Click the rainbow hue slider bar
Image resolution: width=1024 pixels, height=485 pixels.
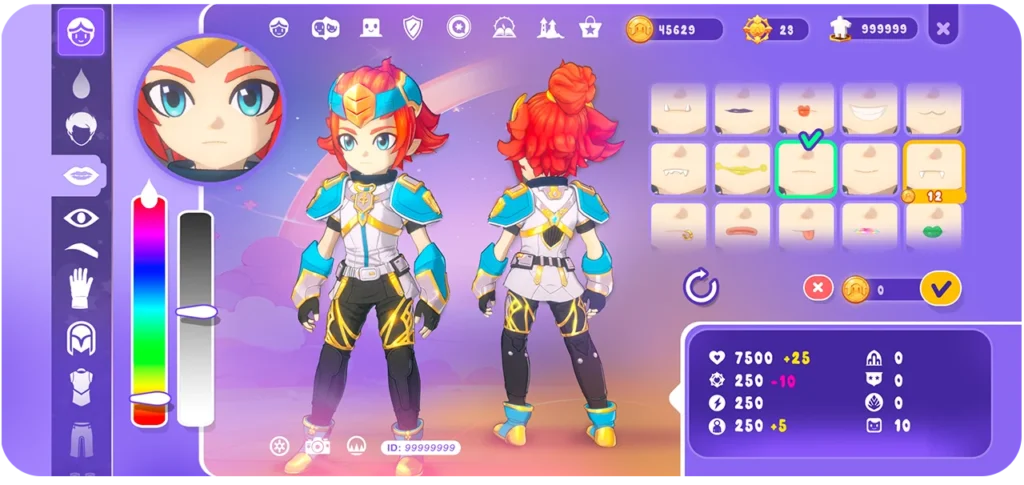[x=149, y=300]
